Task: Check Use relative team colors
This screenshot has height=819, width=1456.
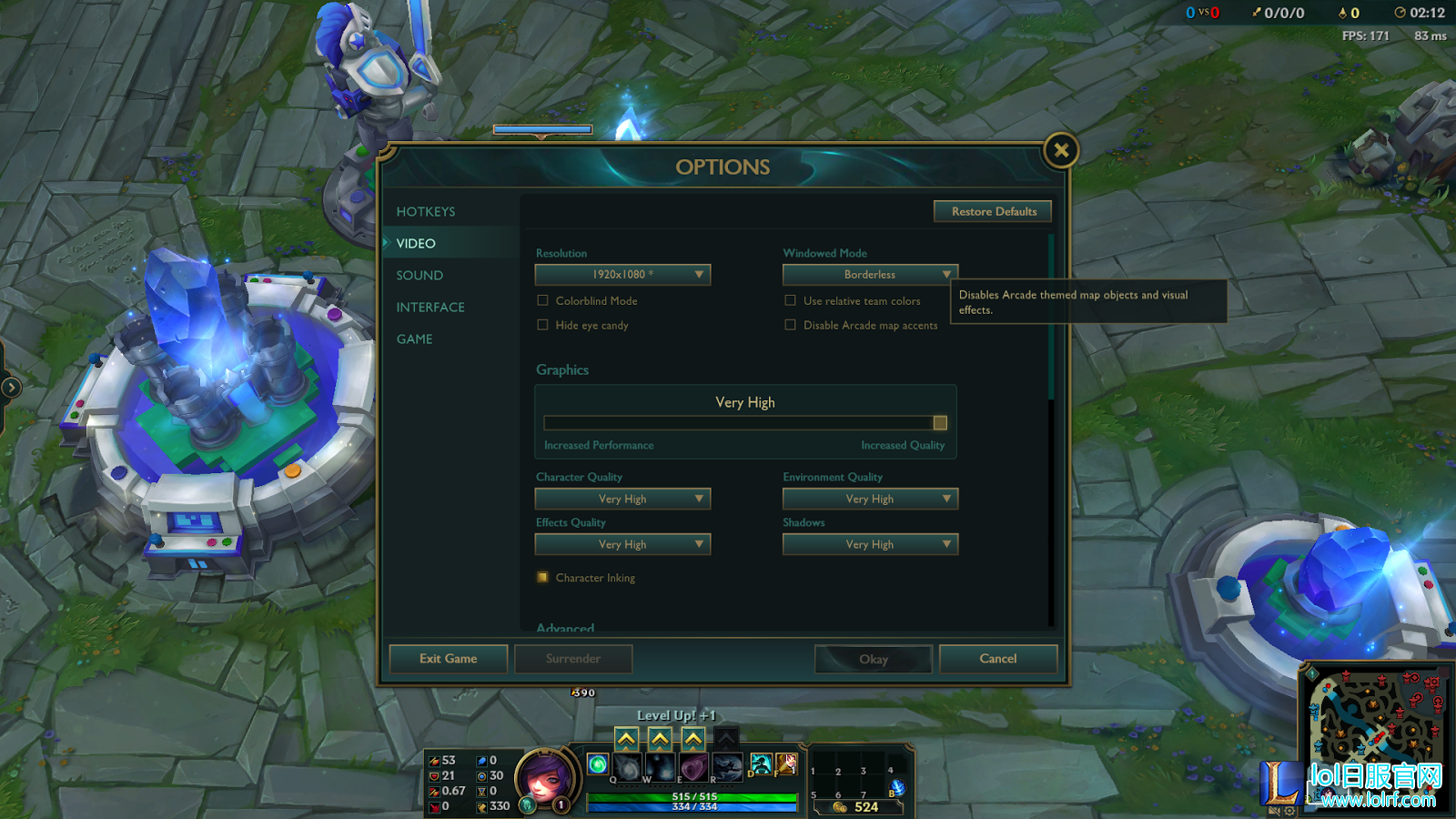Action: pyautogui.click(x=790, y=300)
